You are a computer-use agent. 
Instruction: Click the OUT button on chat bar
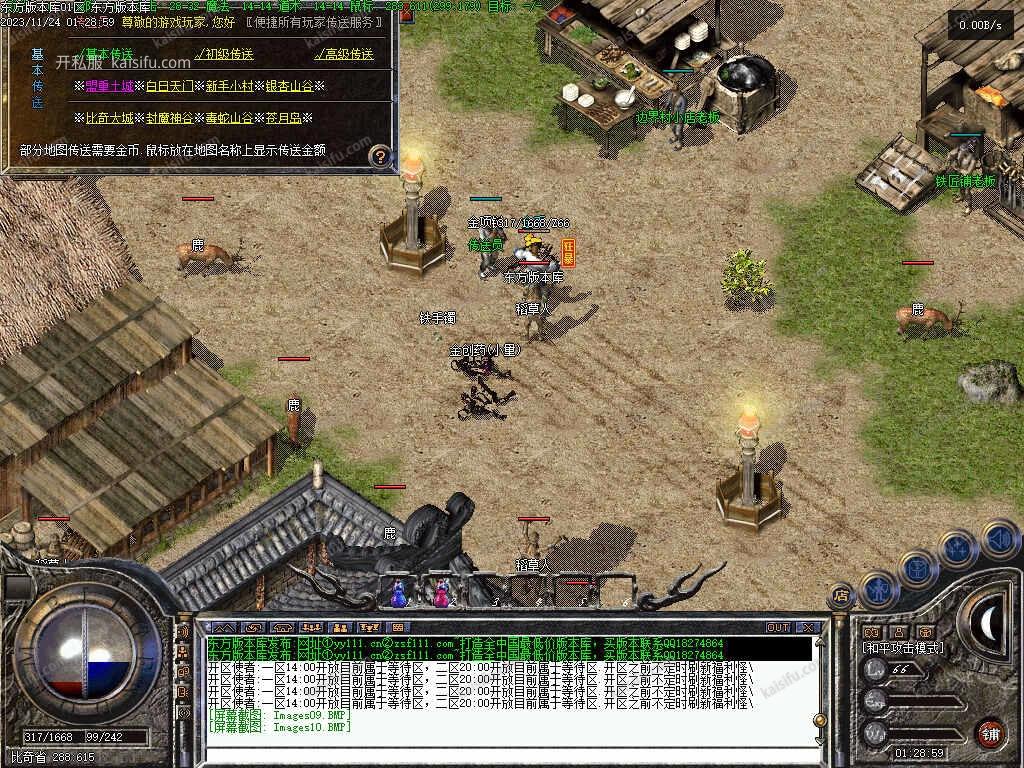click(x=778, y=627)
